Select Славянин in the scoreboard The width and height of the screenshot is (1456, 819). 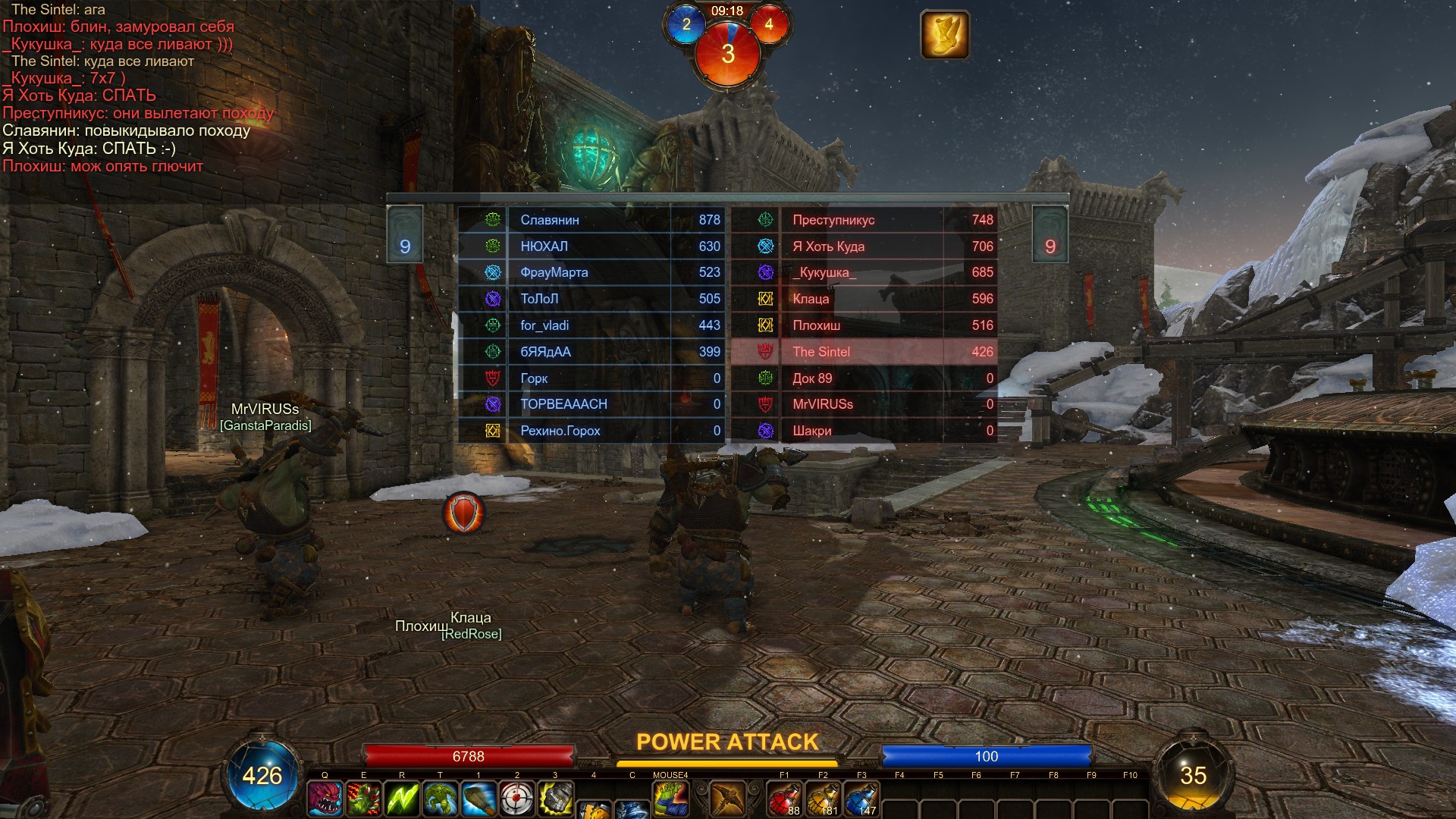591,220
